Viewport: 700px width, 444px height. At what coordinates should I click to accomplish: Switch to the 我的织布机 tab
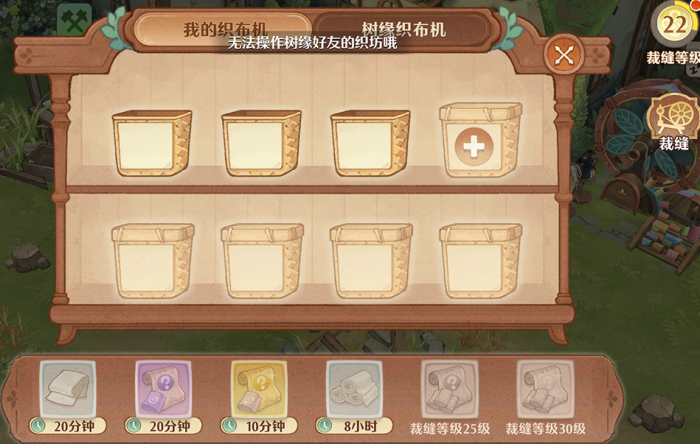[223, 28]
